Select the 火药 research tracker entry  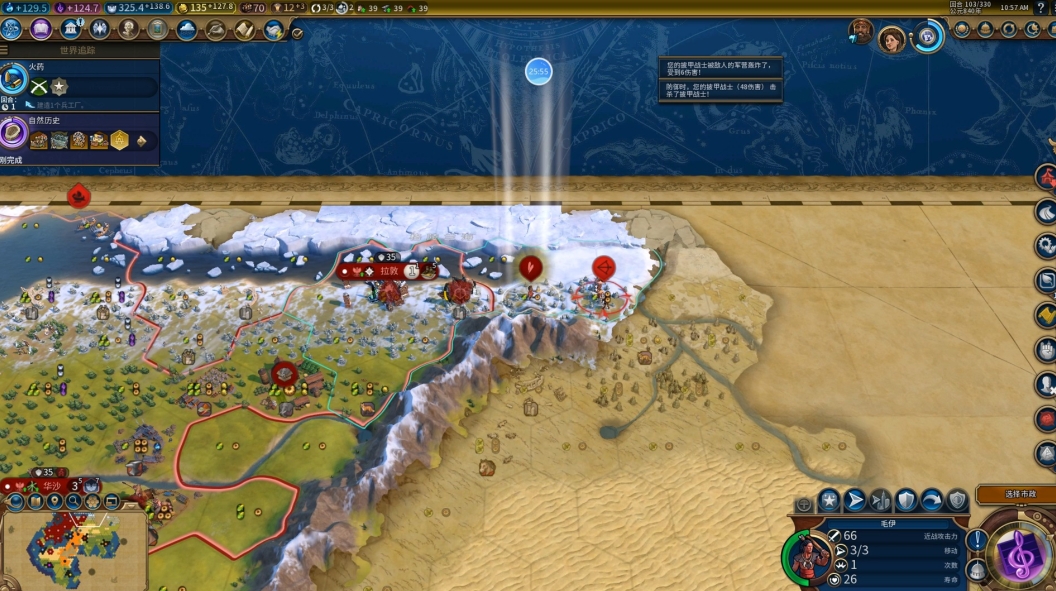click(x=78, y=80)
